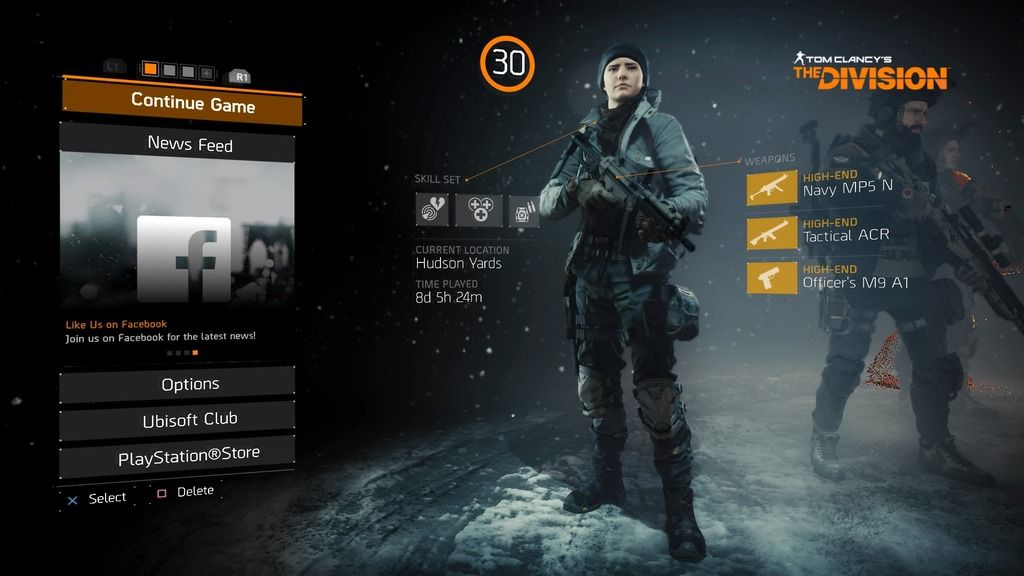Click the broken heart pulse skill icon
This screenshot has height=576, width=1024.
tap(432, 210)
